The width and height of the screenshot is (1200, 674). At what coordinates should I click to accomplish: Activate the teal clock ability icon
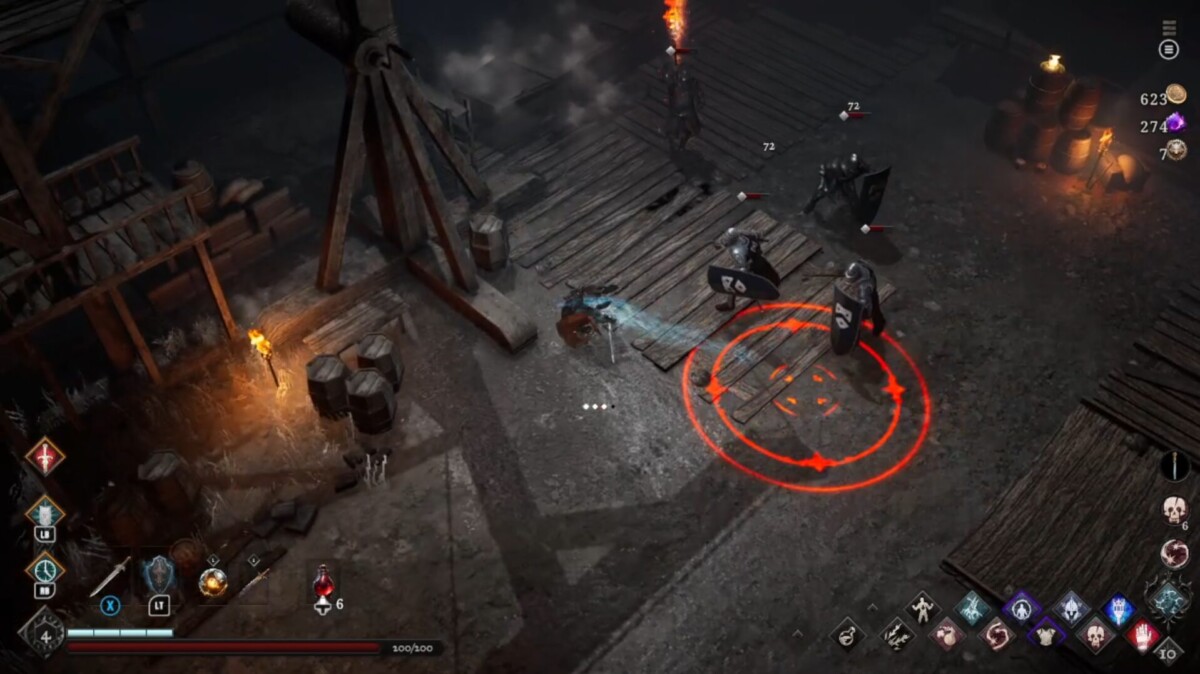(45, 569)
